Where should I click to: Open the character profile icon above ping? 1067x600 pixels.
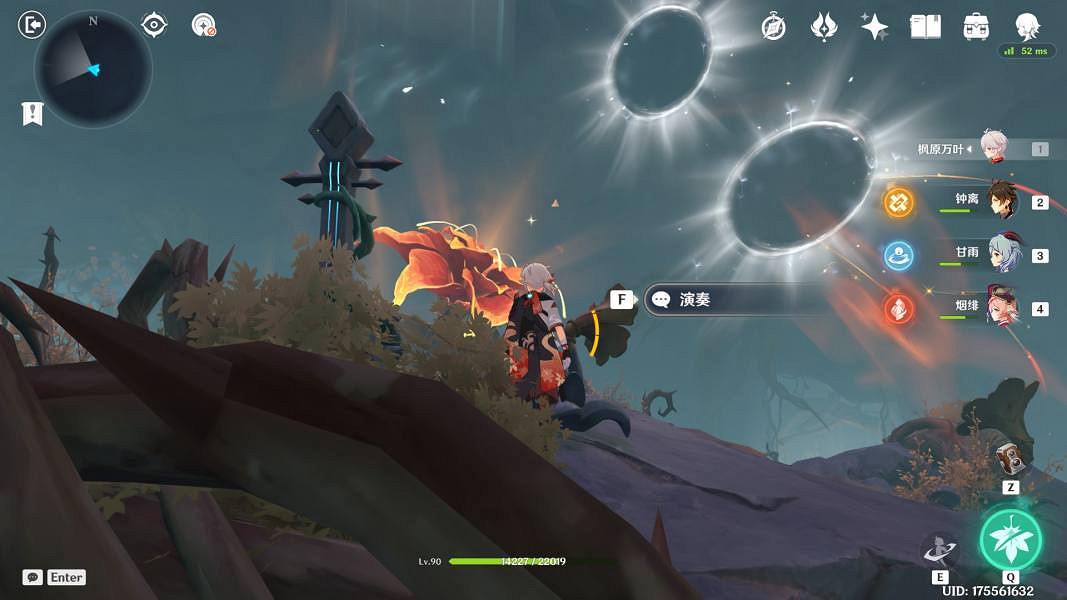(1027, 26)
